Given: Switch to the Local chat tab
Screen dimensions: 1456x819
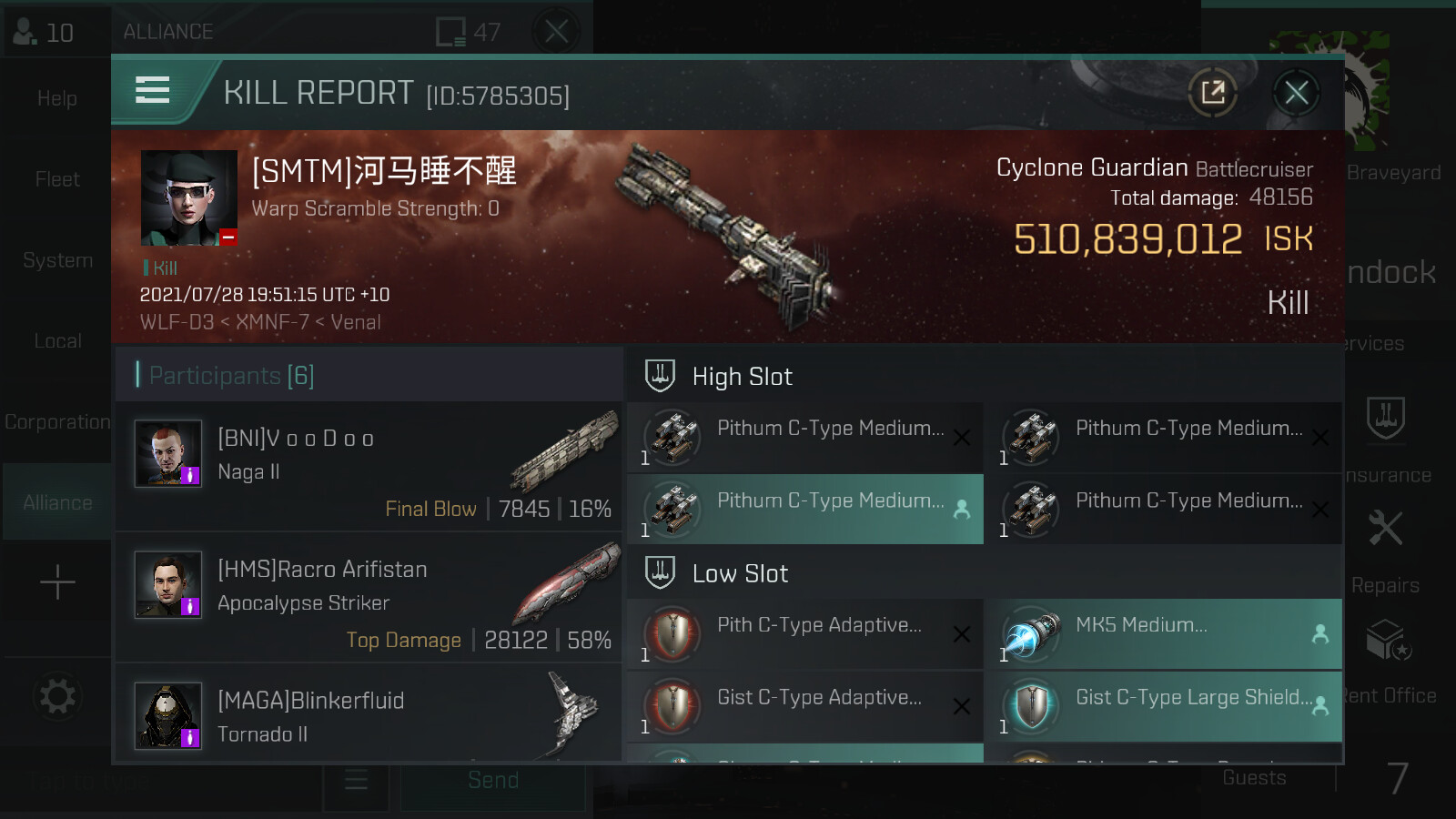Looking at the screenshot, I should coord(57,341).
